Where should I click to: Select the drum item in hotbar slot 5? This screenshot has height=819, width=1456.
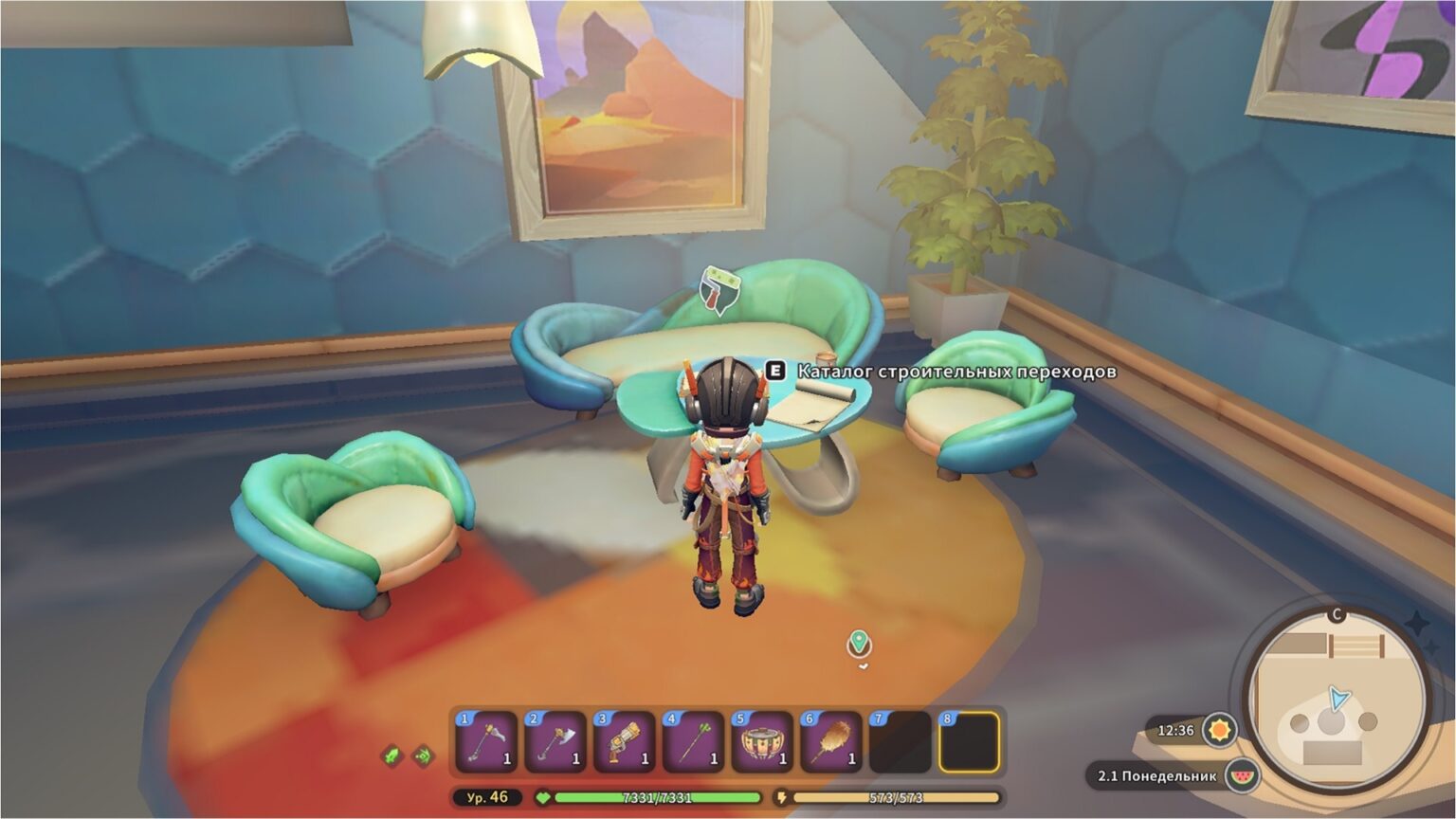762,741
